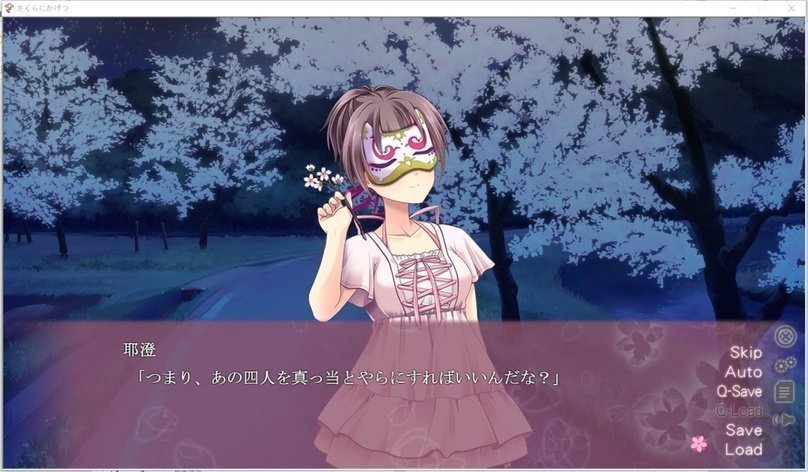Open settings via the gears icon

[786, 365]
